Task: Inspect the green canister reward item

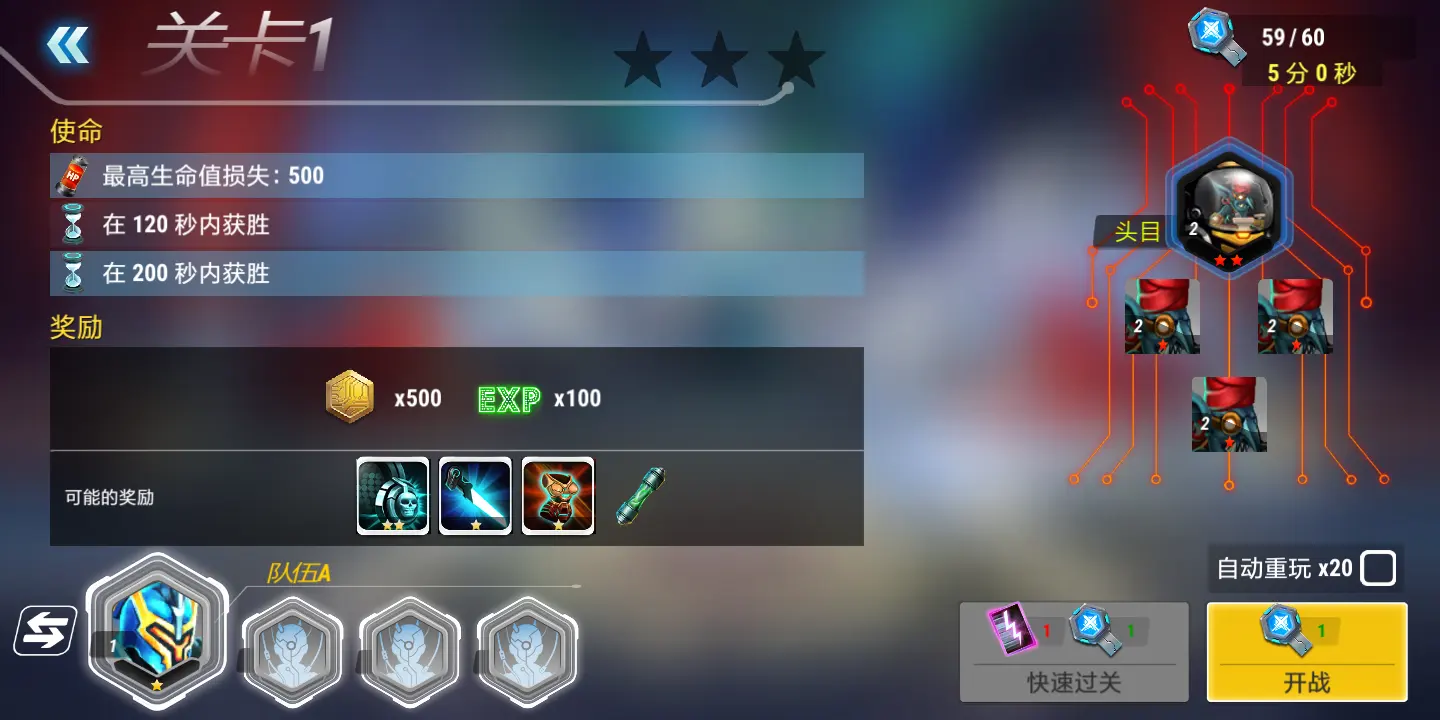Action: click(640, 496)
